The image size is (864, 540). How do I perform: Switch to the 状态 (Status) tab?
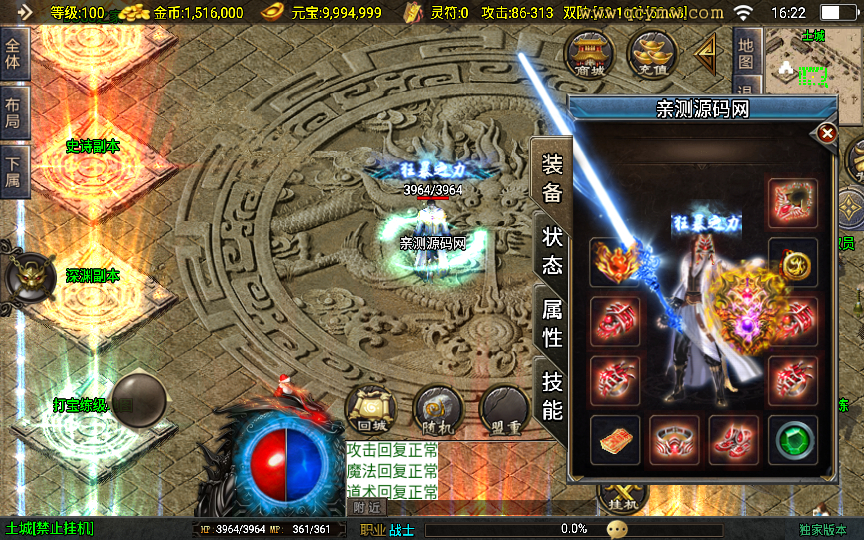(552, 251)
